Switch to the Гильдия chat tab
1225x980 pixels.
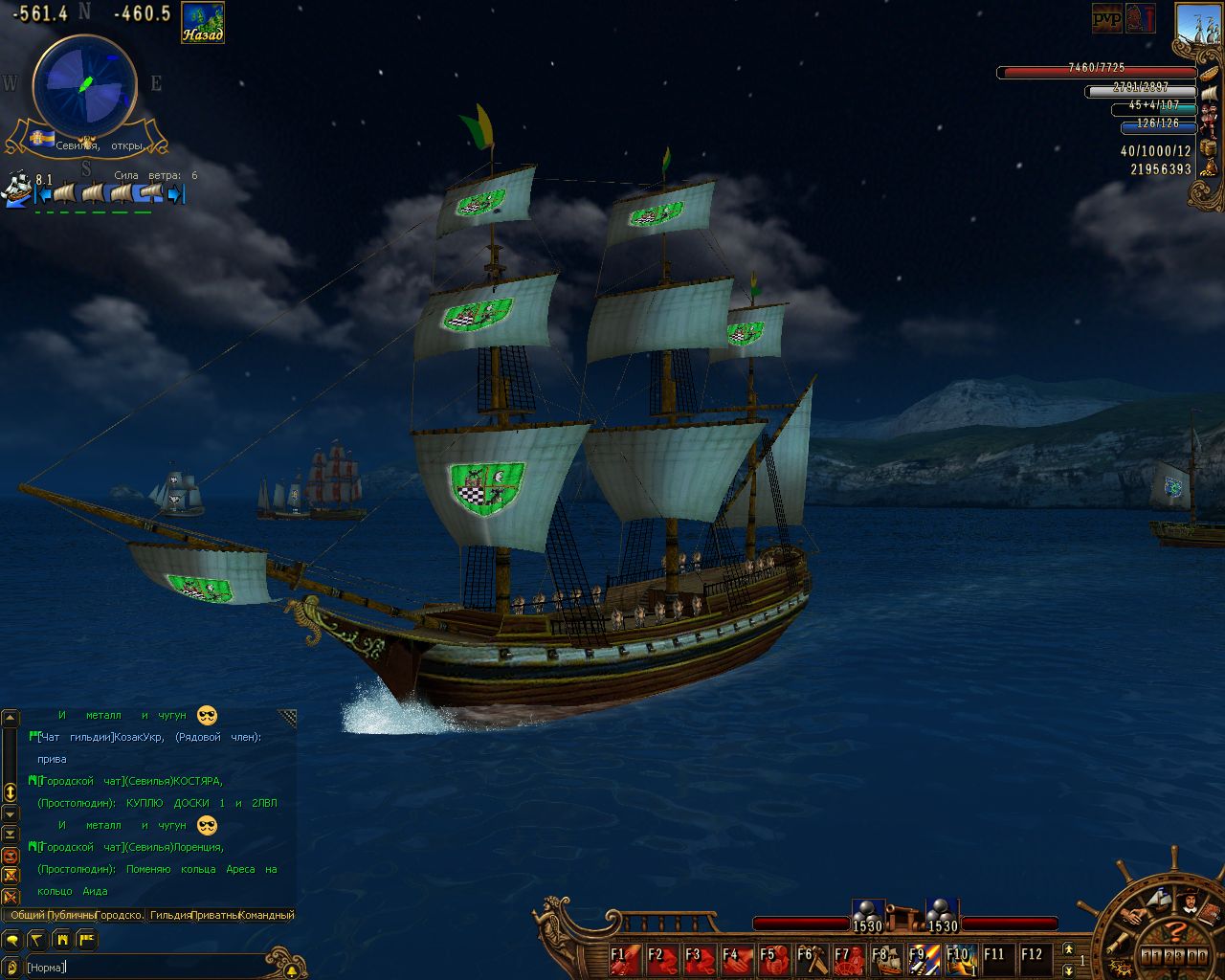click(170, 915)
